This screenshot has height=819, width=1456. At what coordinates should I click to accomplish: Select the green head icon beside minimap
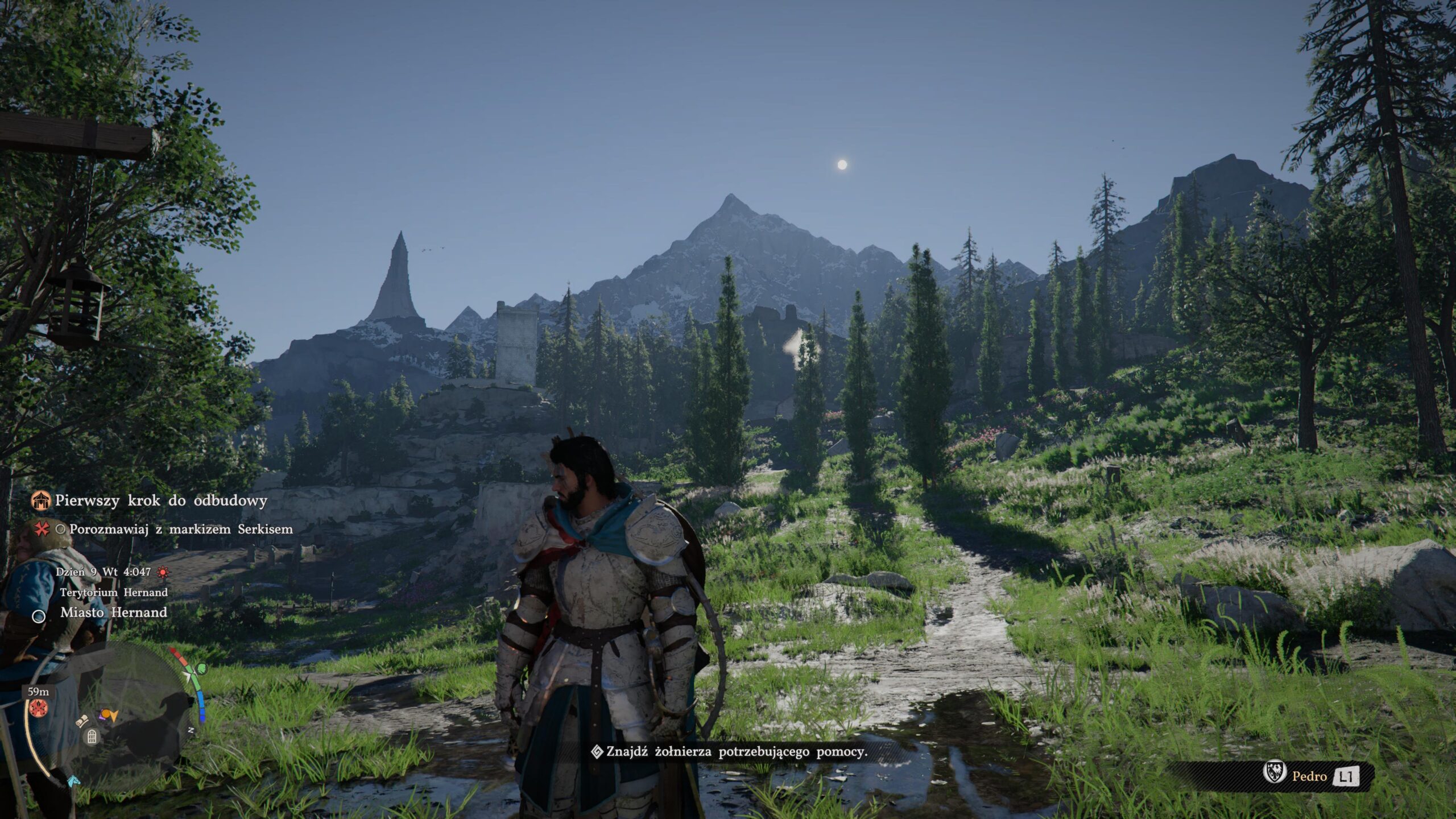pyautogui.click(x=200, y=669)
